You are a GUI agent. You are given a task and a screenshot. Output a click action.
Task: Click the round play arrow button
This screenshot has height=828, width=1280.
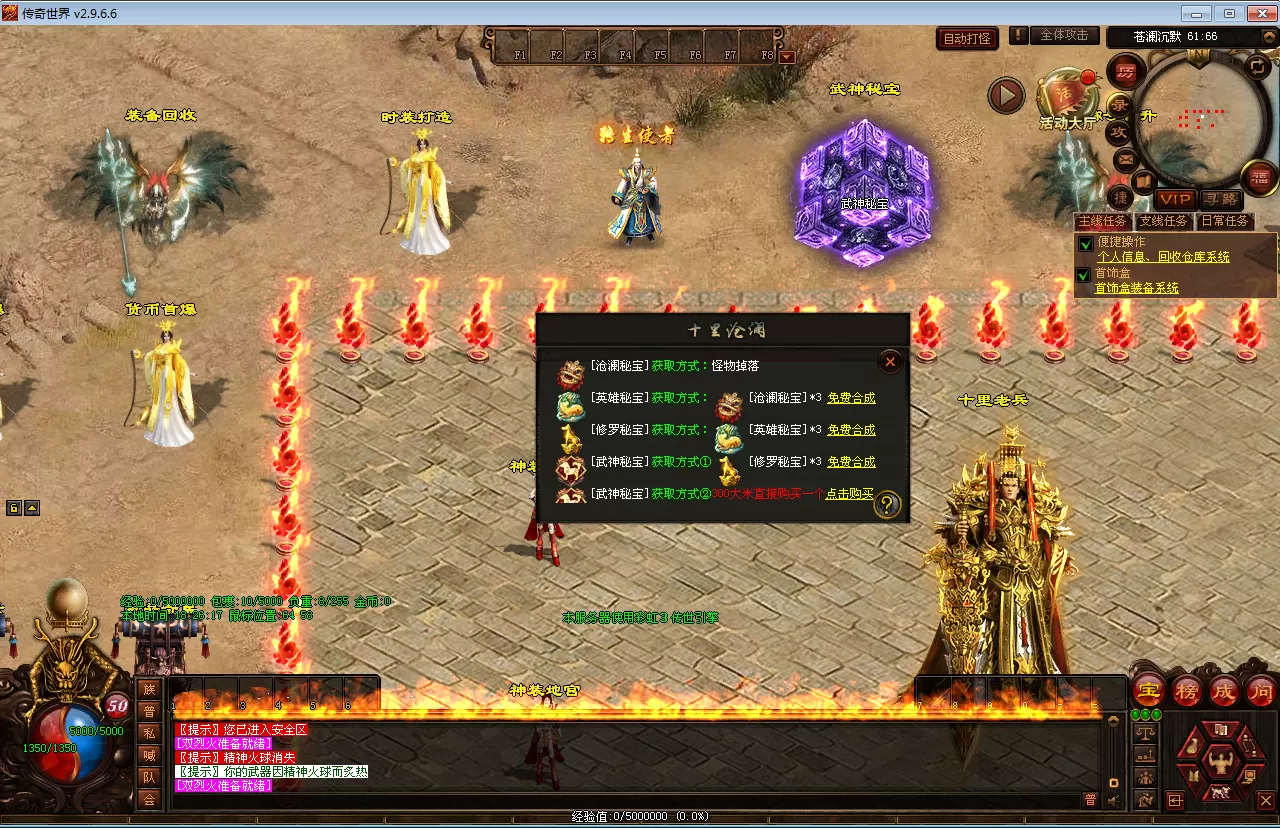pos(1006,96)
